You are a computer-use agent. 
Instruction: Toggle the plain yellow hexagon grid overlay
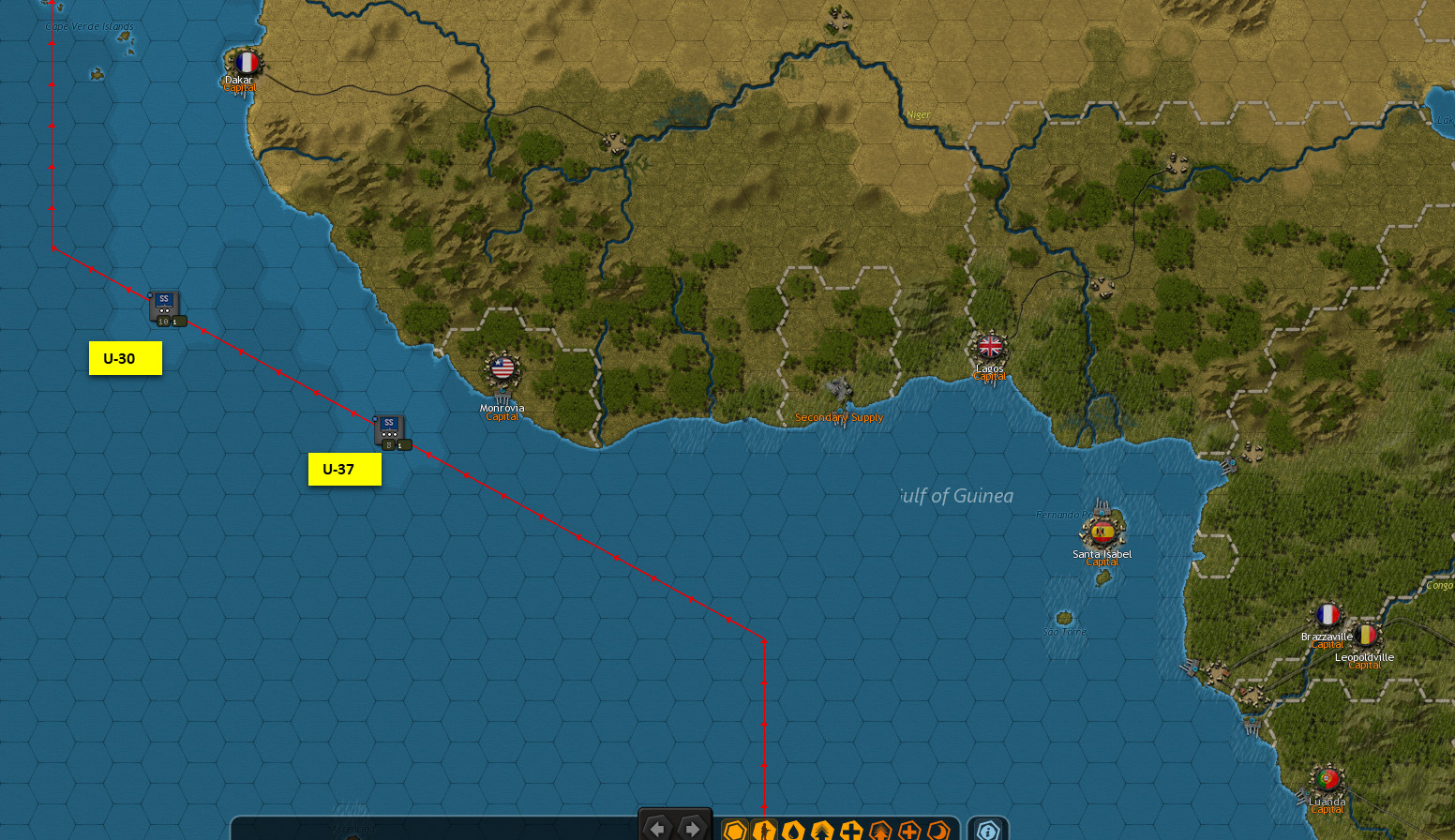tap(737, 830)
